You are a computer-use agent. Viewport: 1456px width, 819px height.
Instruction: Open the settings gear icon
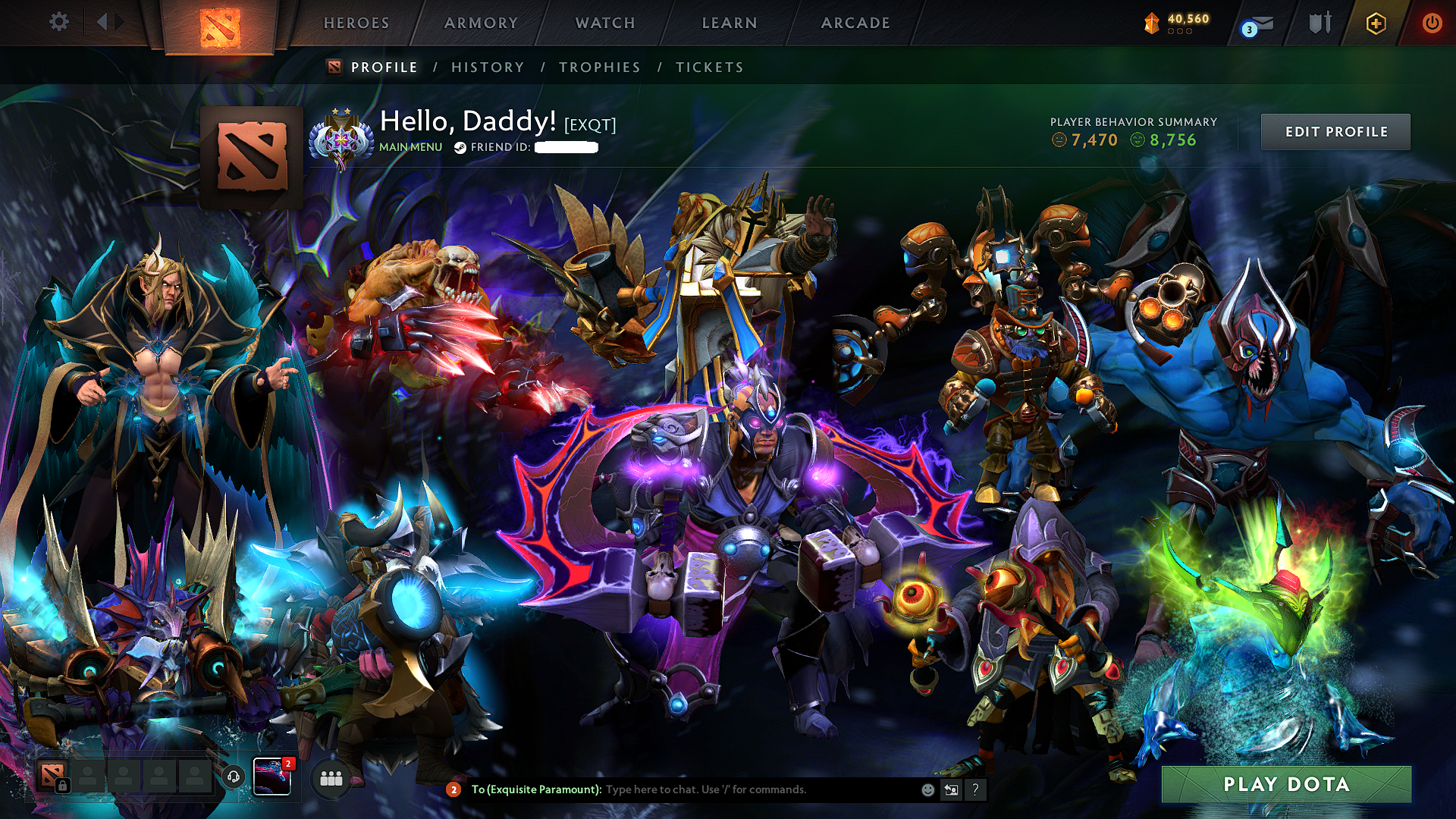tap(58, 23)
